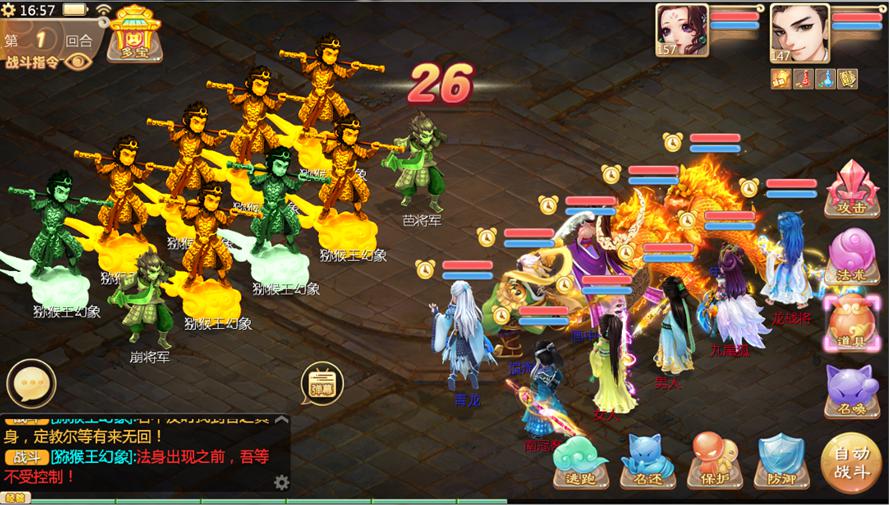Toggle the 弹幕 bullet comments button
Viewport: 890px width, 505px height.
coord(321,384)
